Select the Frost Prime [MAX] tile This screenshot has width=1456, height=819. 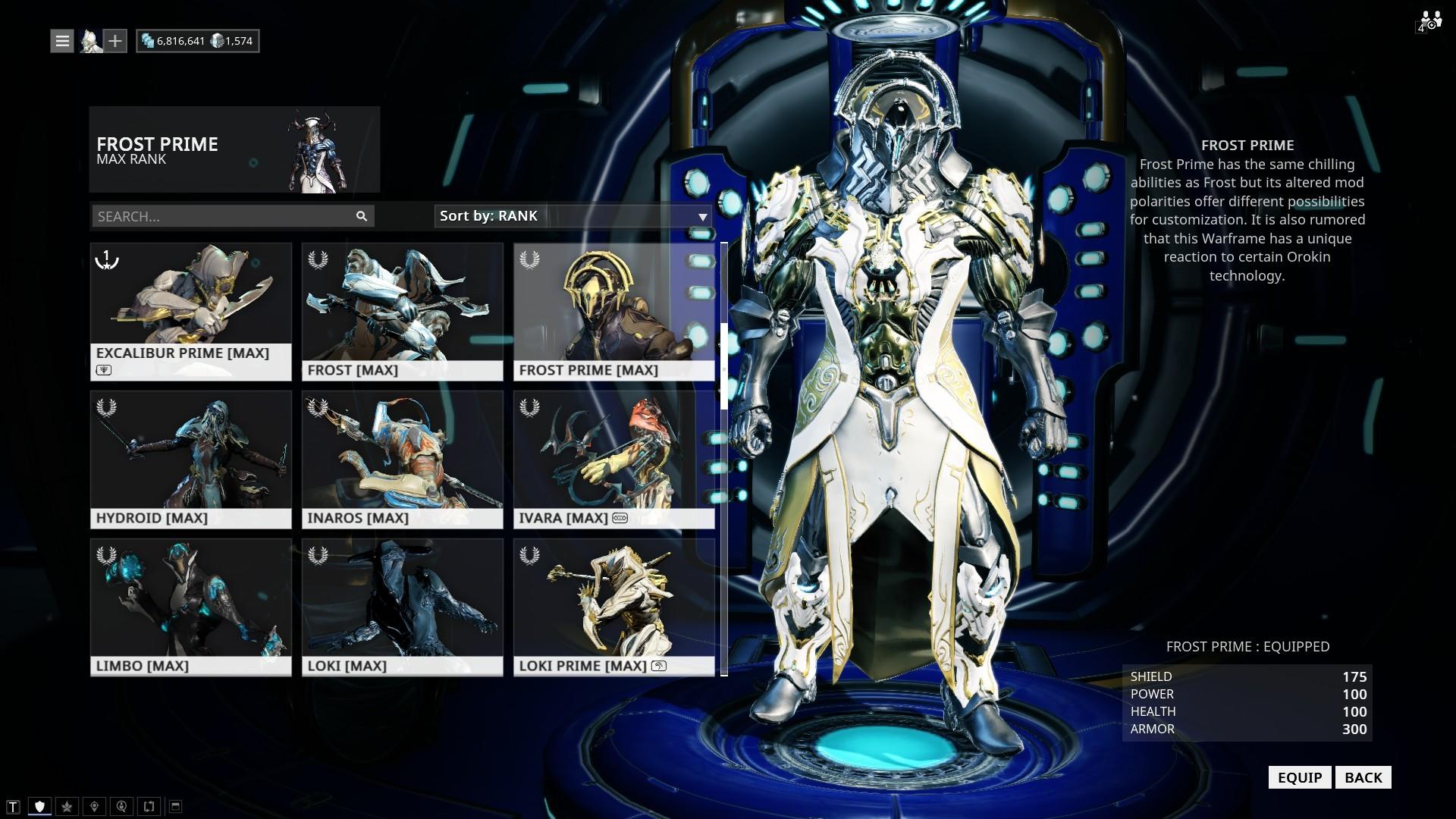point(613,311)
